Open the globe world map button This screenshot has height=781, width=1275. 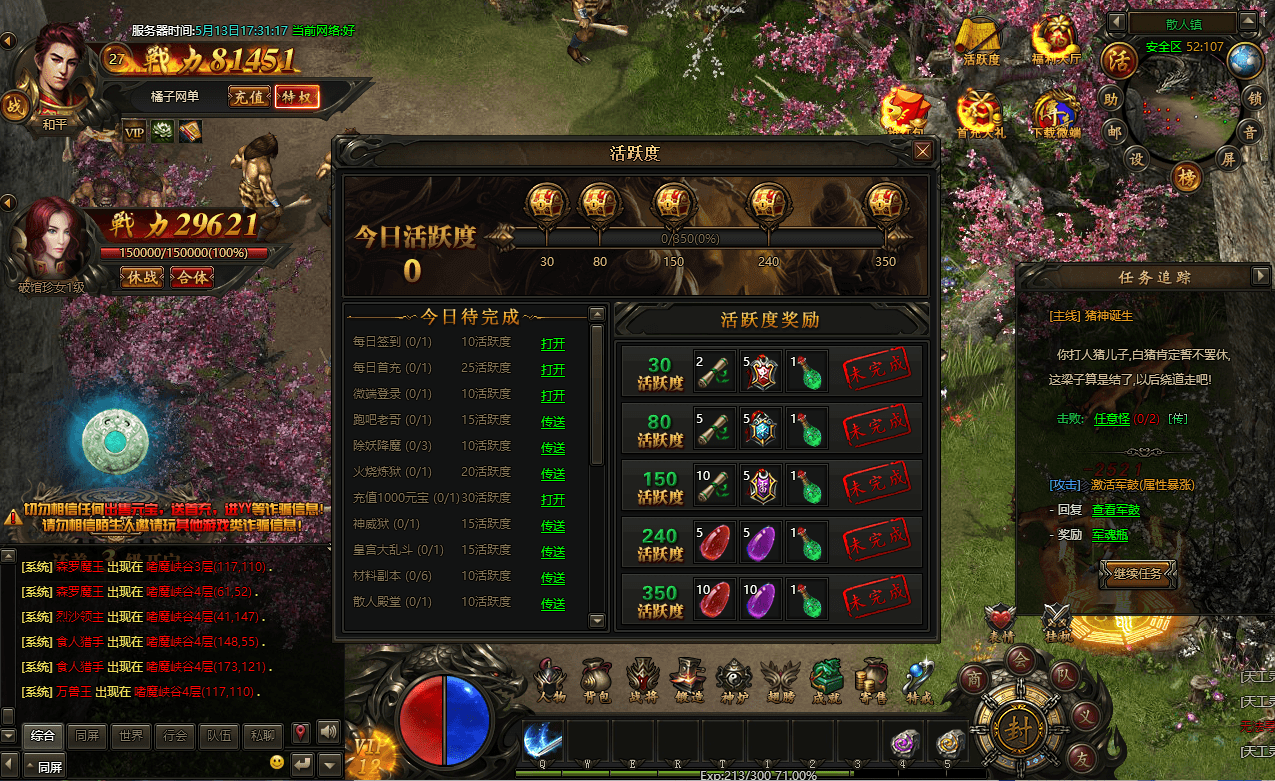coord(1245,60)
